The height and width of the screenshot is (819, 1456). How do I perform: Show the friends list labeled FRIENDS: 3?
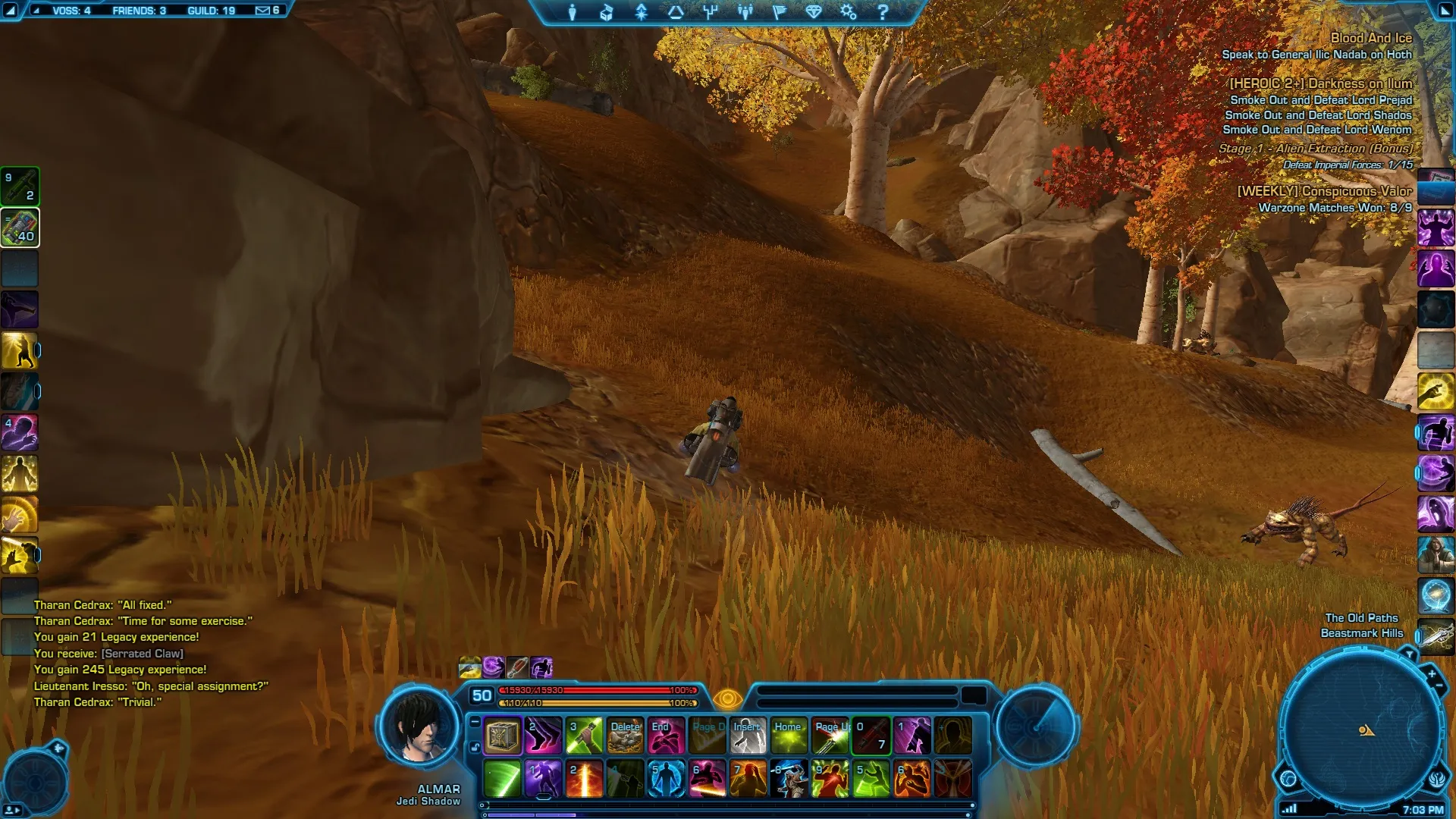pos(139,11)
